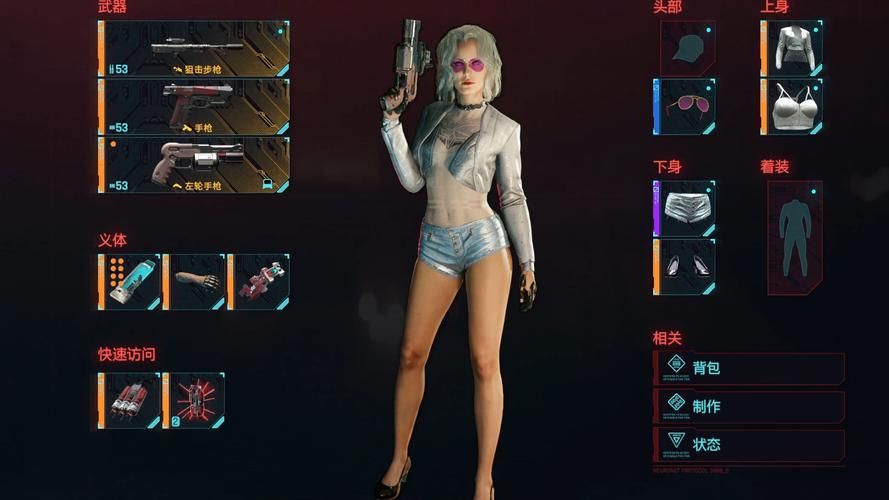Choose the pistol weapon slot

pos(195,107)
